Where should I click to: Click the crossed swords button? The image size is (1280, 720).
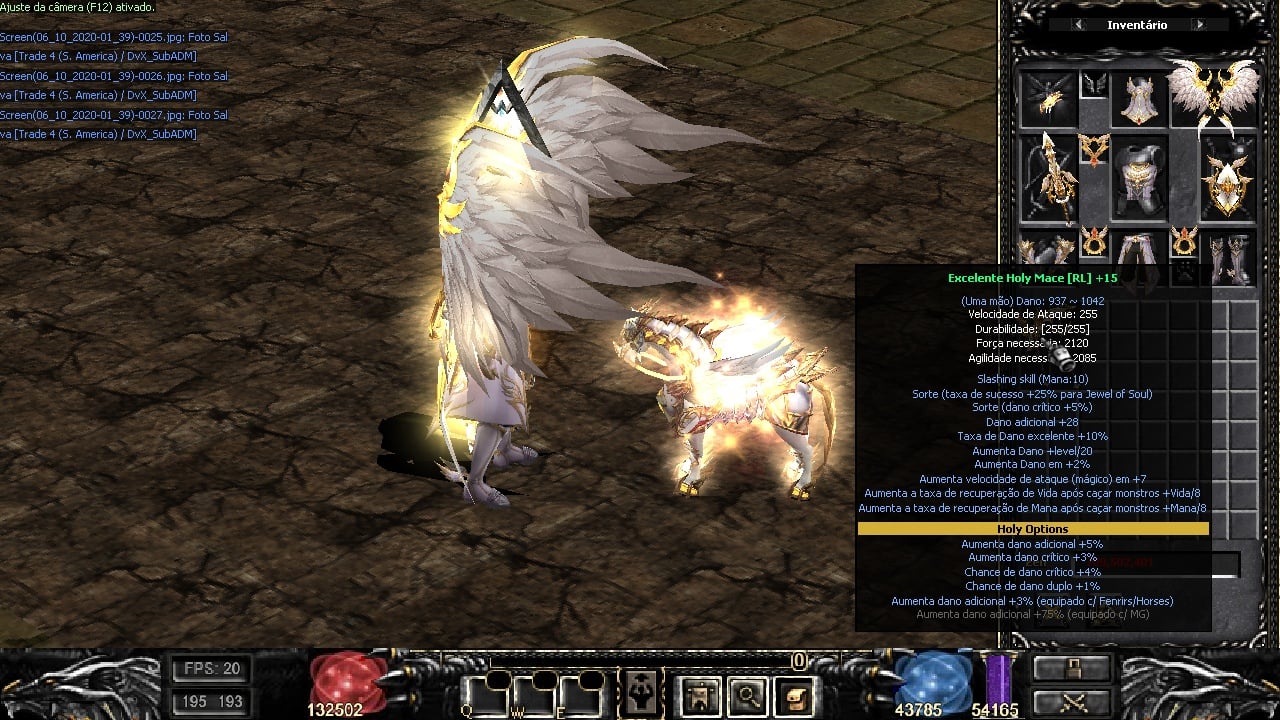click(1072, 702)
